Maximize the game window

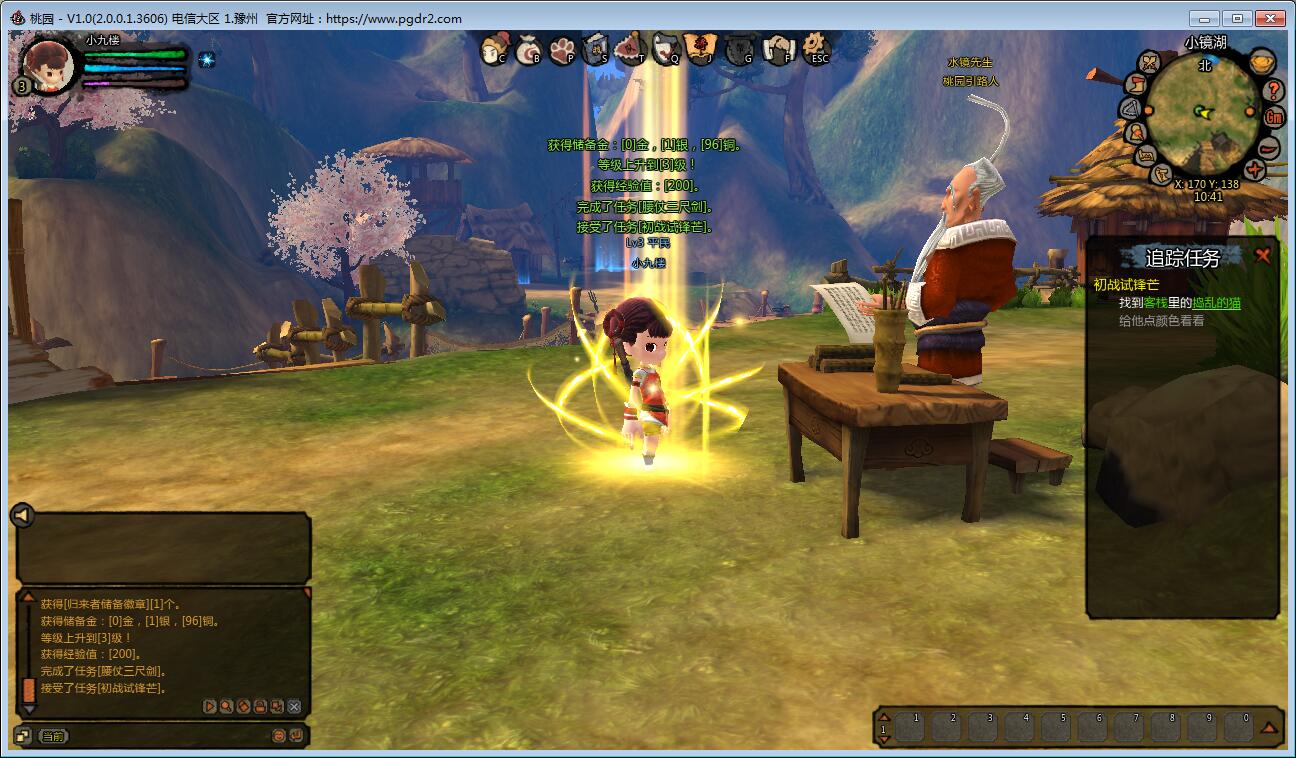coord(1238,18)
